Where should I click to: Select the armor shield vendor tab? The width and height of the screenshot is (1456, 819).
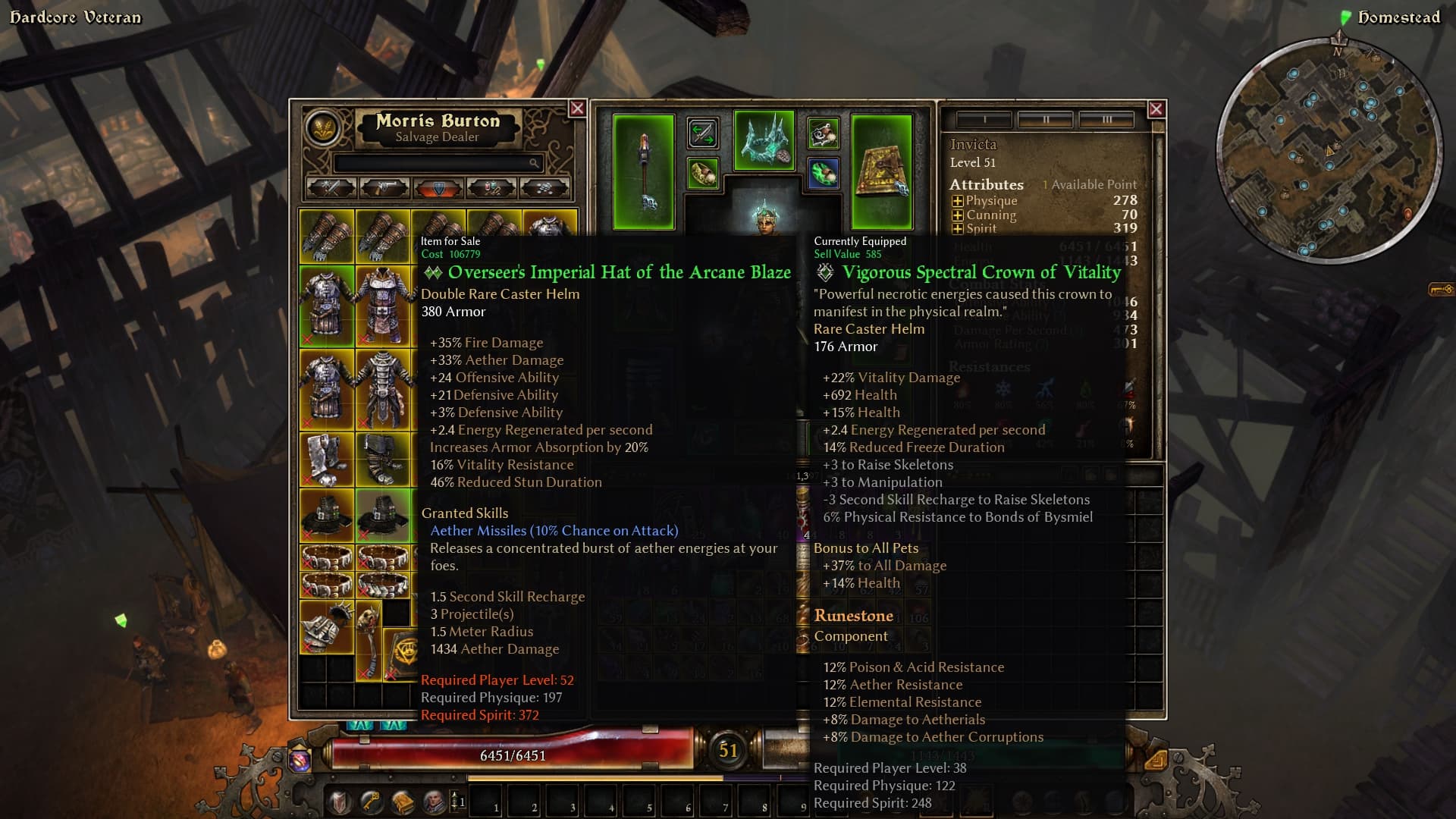coord(438,187)
